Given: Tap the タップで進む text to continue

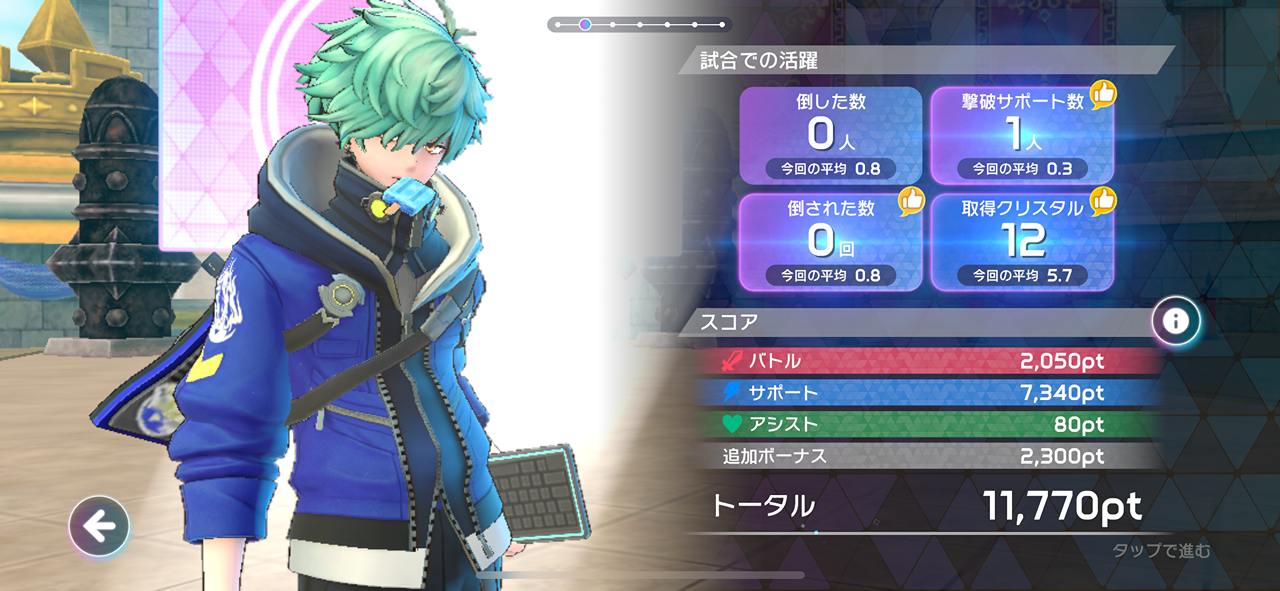Looking at the screenshot, I should click(1160, 550).
